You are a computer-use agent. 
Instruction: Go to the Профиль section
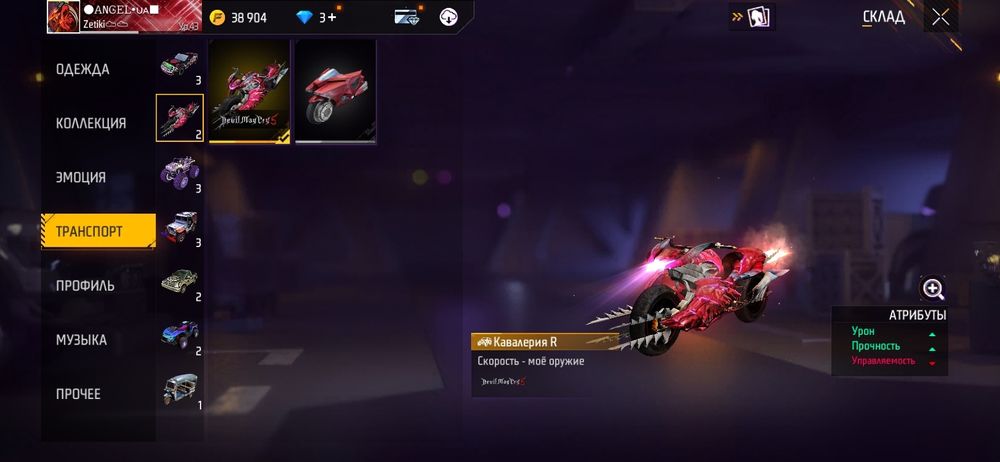(x=85, y=285)
